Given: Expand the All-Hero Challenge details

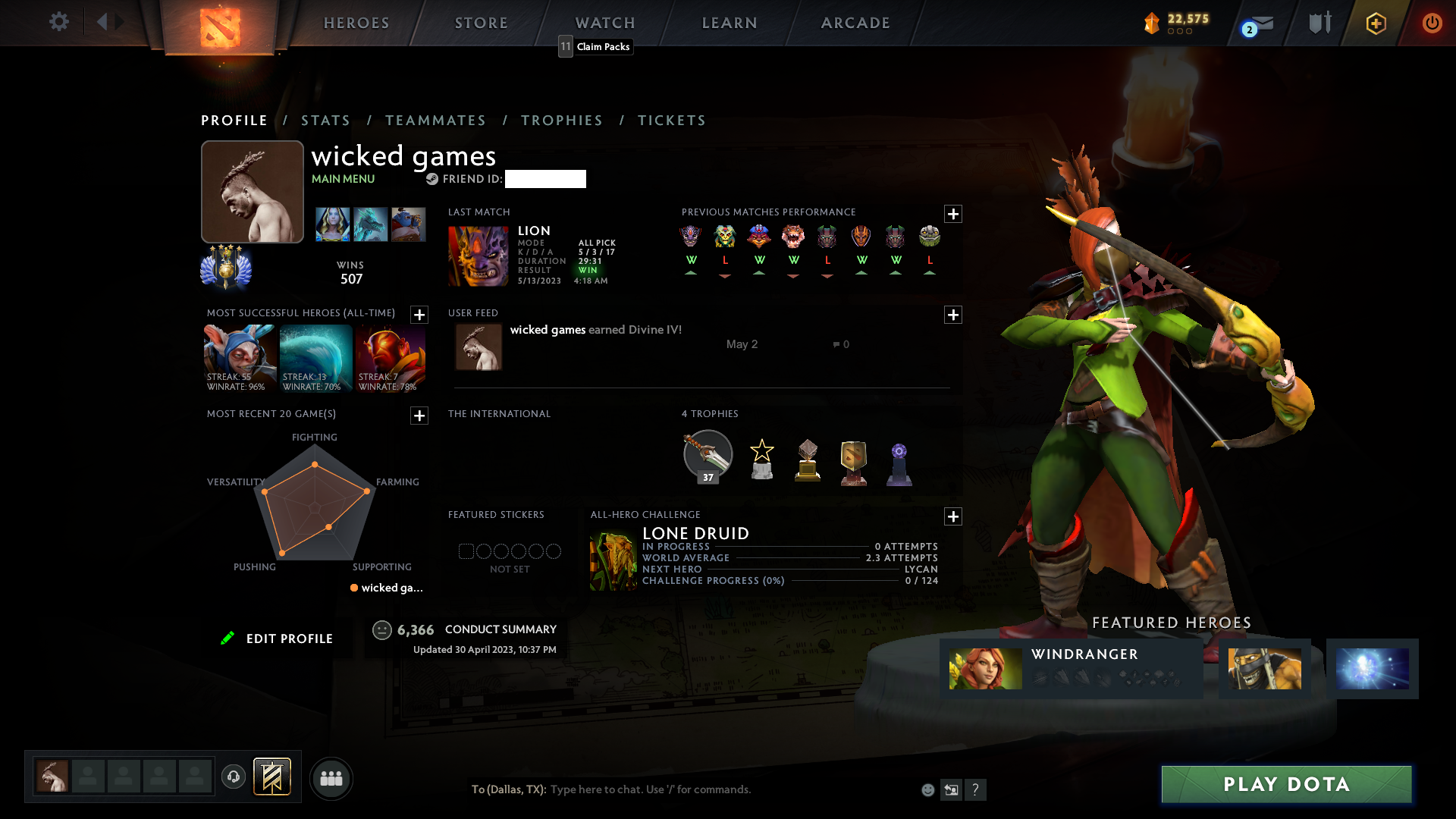Looking at the screenshot, I should click(953, 516).
